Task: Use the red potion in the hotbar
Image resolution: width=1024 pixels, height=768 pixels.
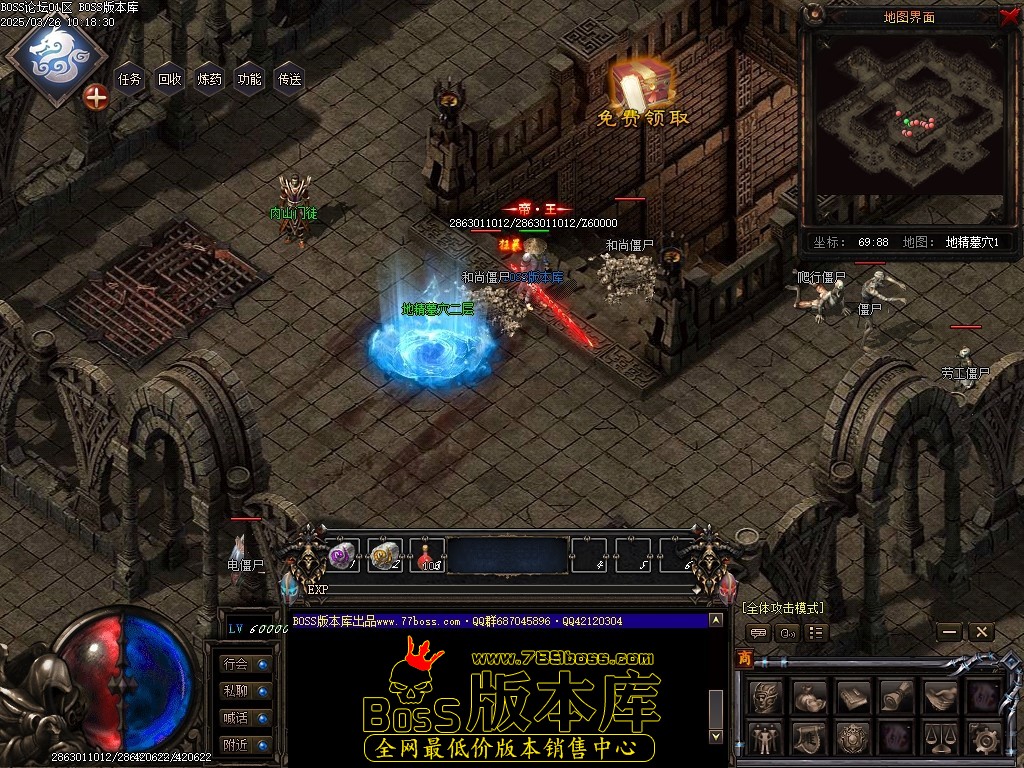Action: (x=427, y=556)
